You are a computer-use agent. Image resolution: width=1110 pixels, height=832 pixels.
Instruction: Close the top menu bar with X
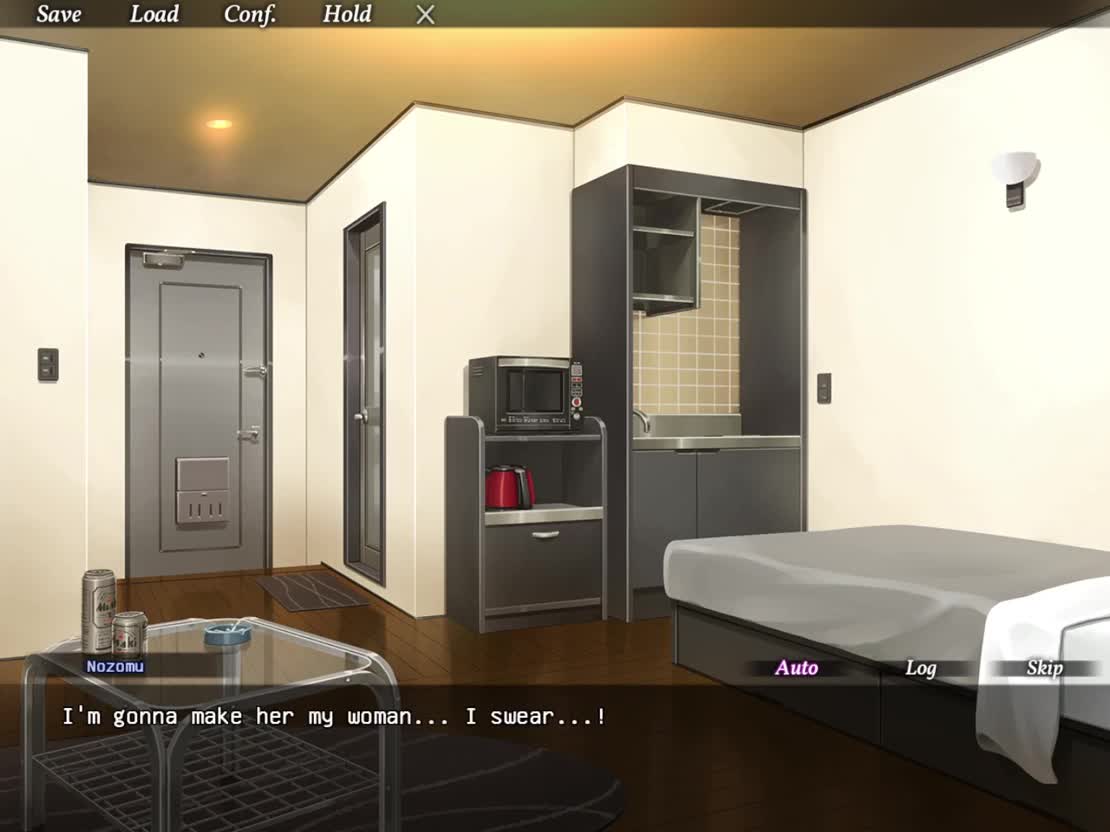[x=426, y=15]
